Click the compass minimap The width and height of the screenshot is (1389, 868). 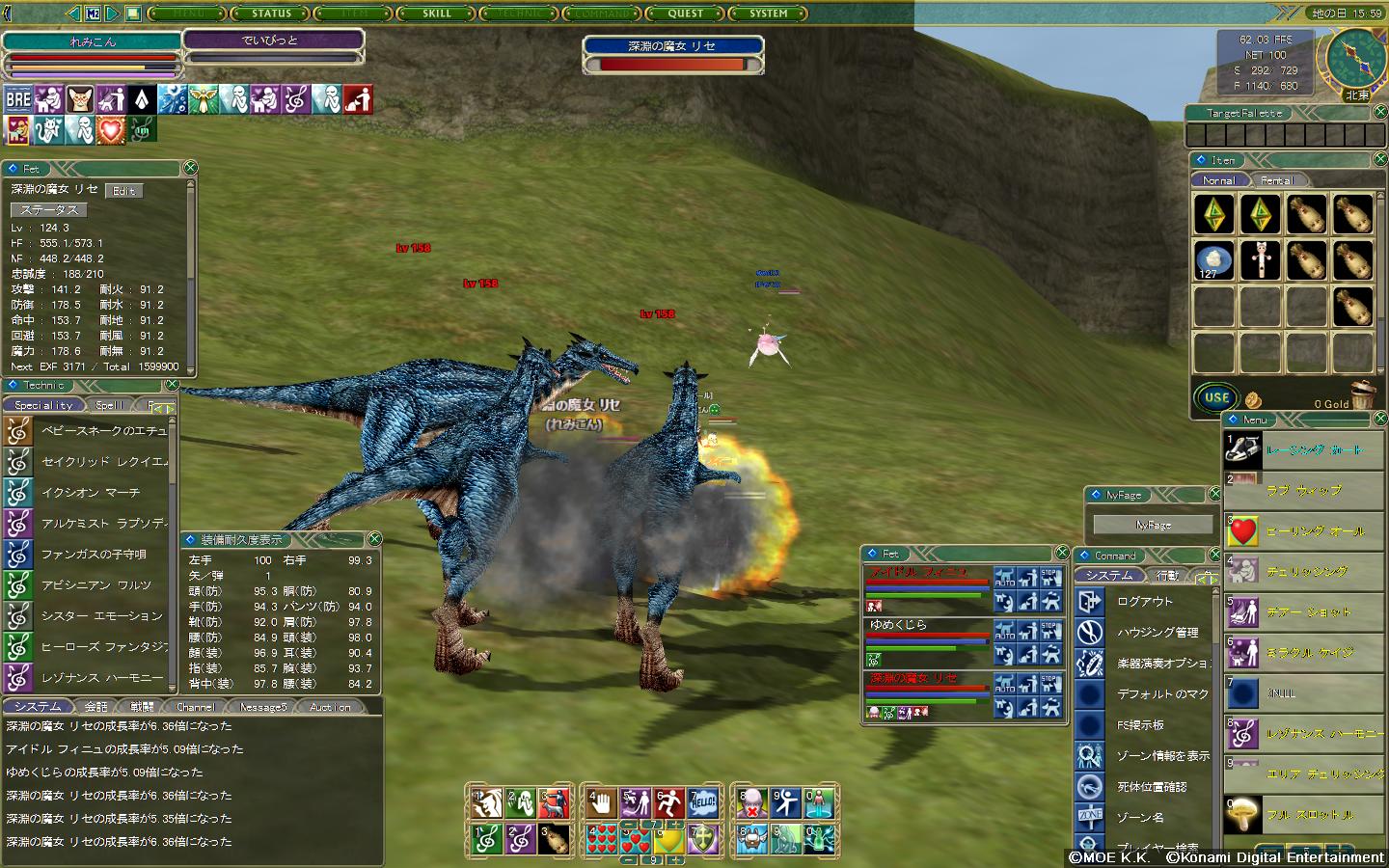[x=1355, y=58]
